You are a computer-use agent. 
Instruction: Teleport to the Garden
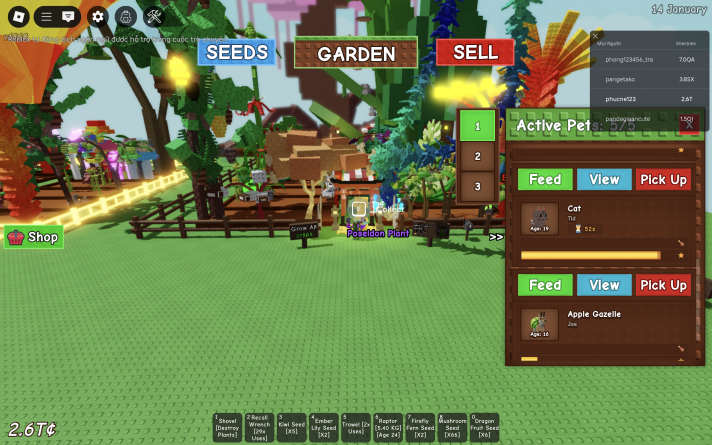356,53
